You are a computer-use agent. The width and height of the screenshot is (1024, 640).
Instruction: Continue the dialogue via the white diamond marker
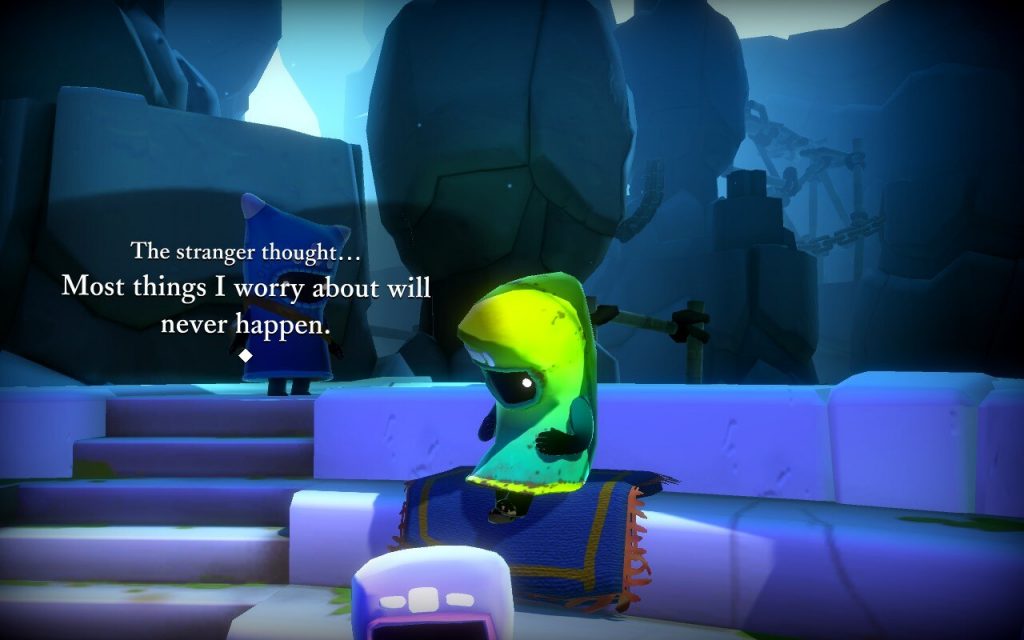(x=246, y=355)
